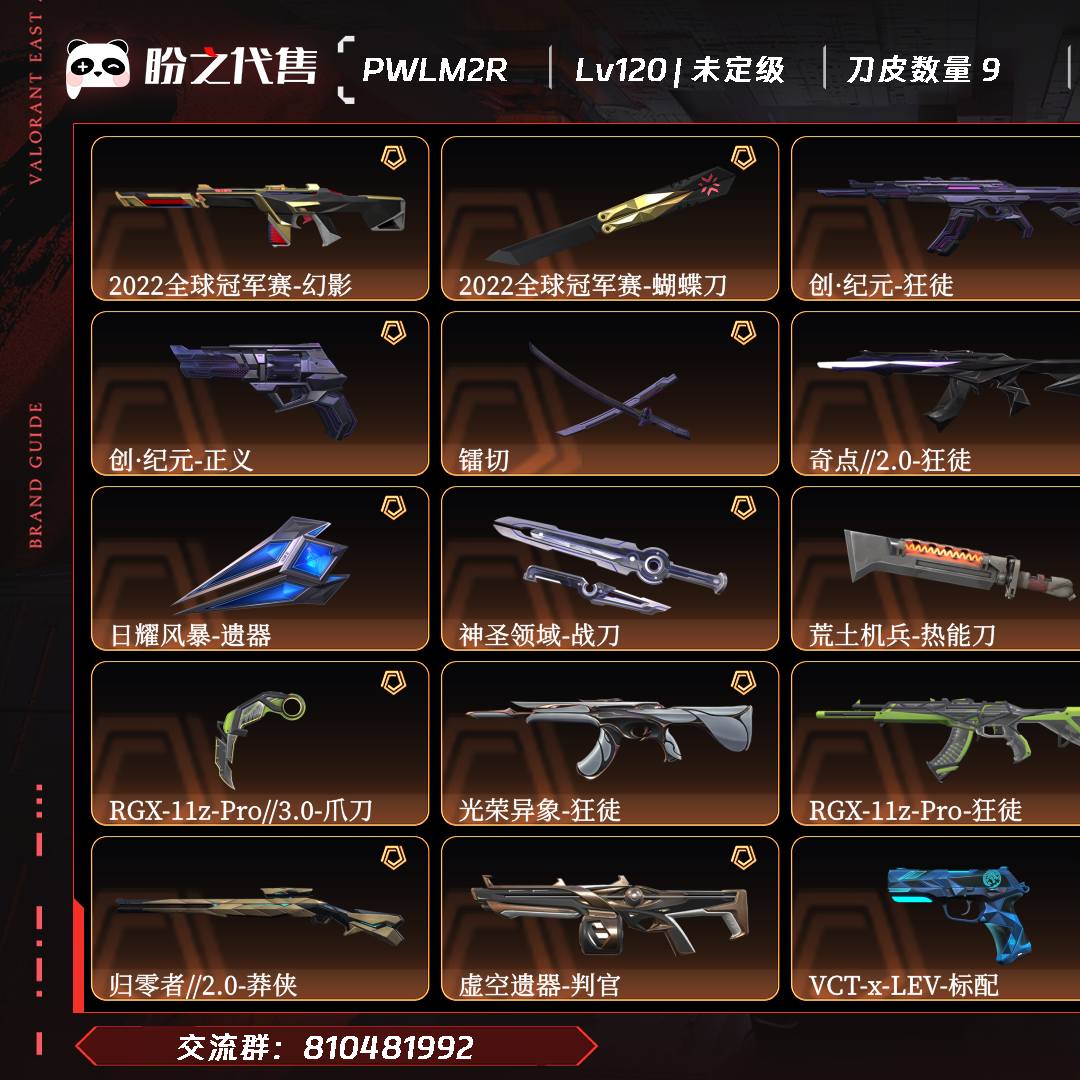Image resolution: width=1080 pixels, height=1080 pixels.
Task: Pick the 镭切 crossed blades card
Action: (x=610, y=393)
